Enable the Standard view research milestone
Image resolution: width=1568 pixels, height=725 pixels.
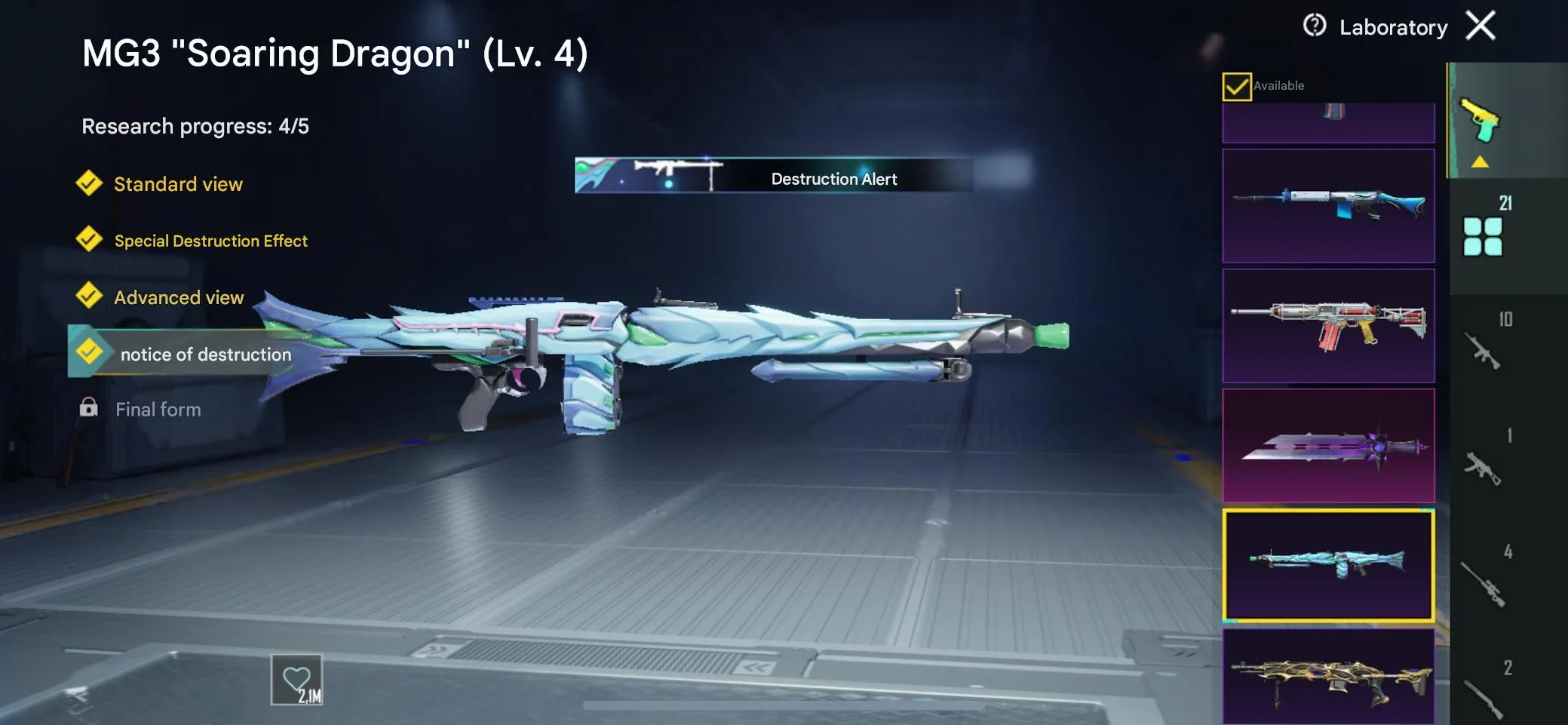tap(178, 184)
